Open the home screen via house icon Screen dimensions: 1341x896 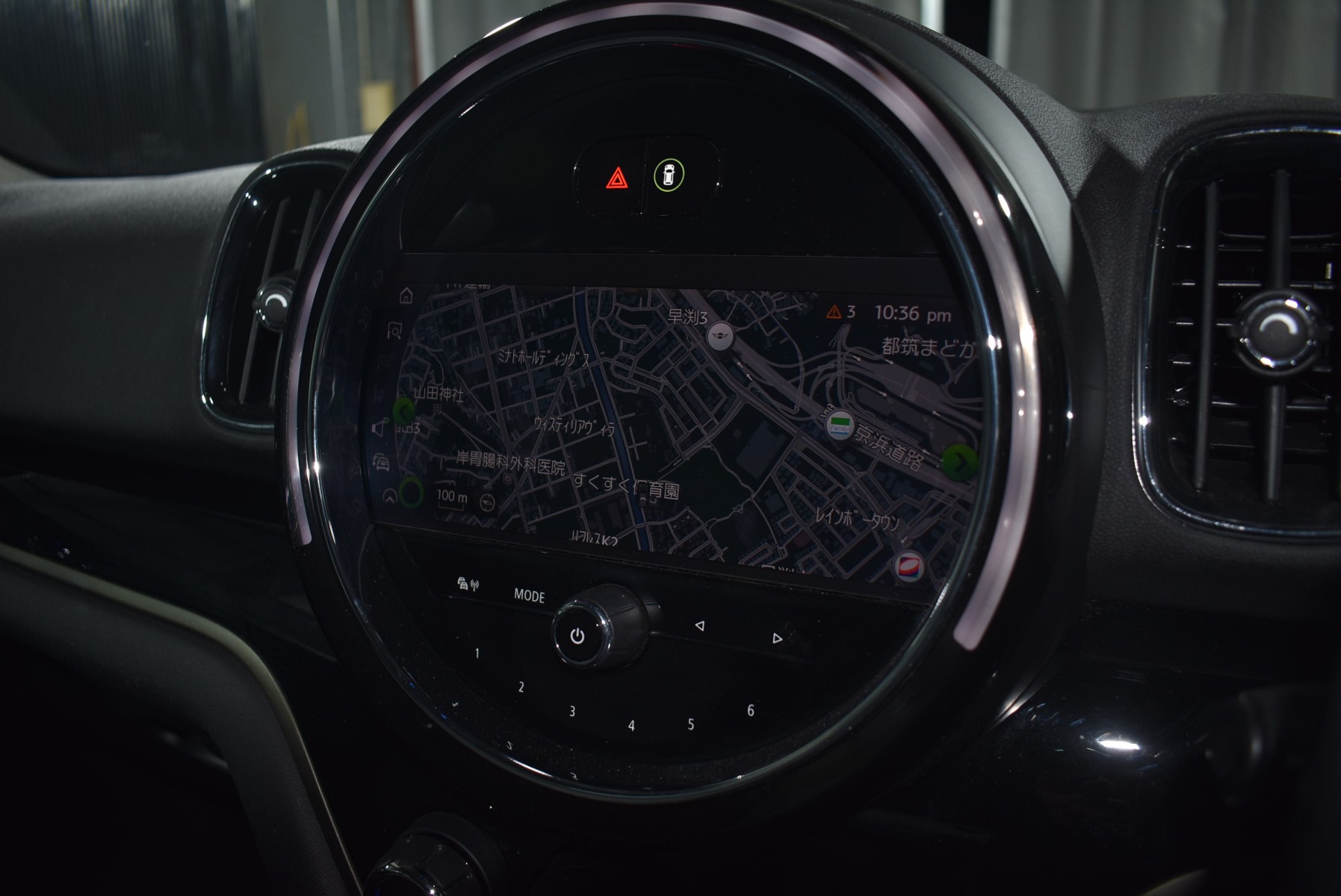click(406, 296)
